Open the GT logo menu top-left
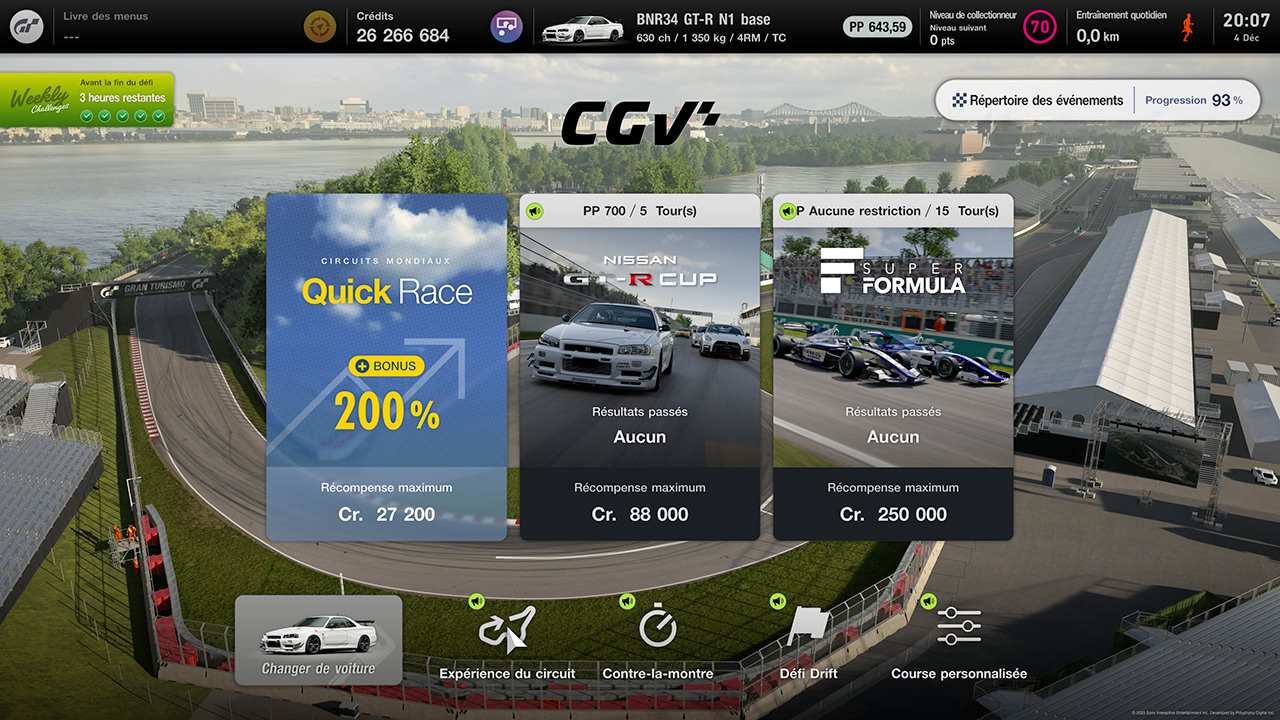Screen dimensions: 1280x720 tap(27, 27)
